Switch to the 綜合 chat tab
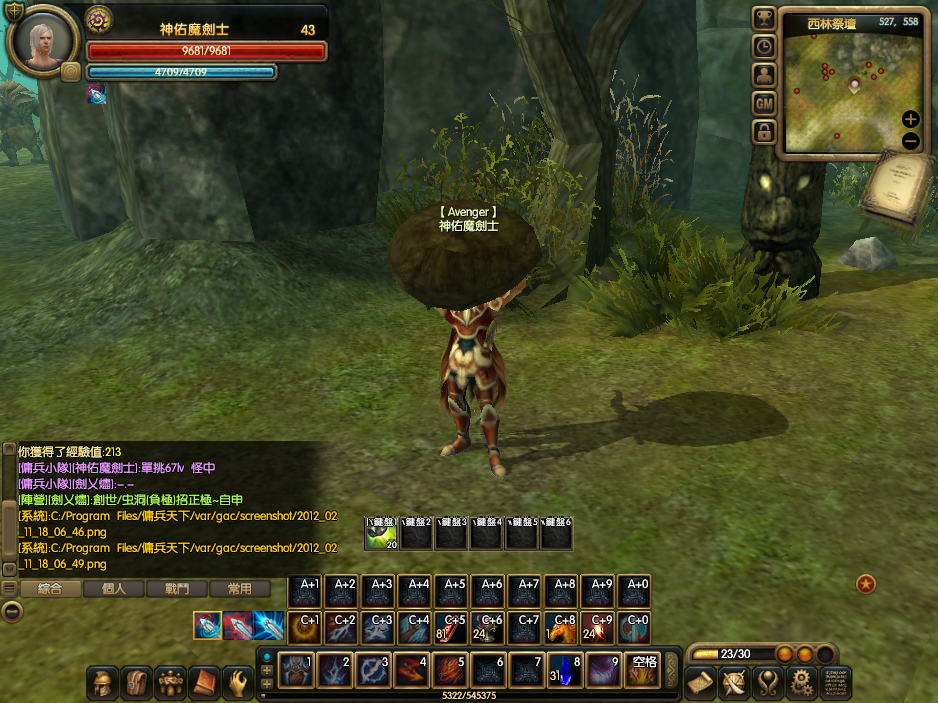This screenshot has height=703, width=938. coord(50,589)
